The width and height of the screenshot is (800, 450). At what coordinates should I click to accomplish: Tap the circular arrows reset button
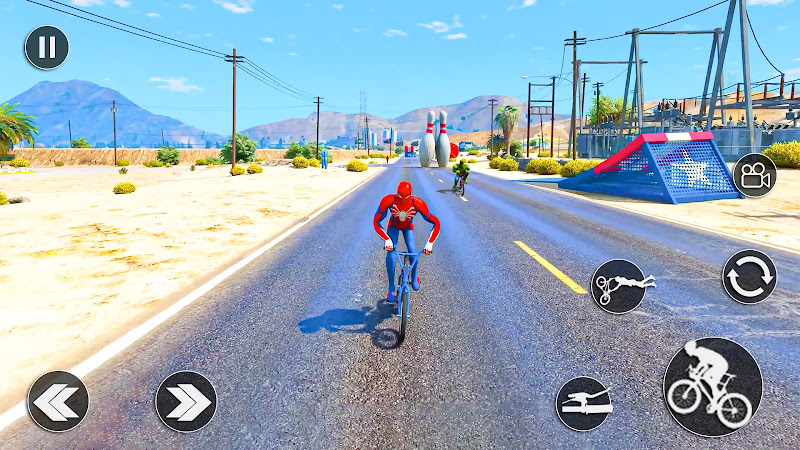tap(749, 277)
